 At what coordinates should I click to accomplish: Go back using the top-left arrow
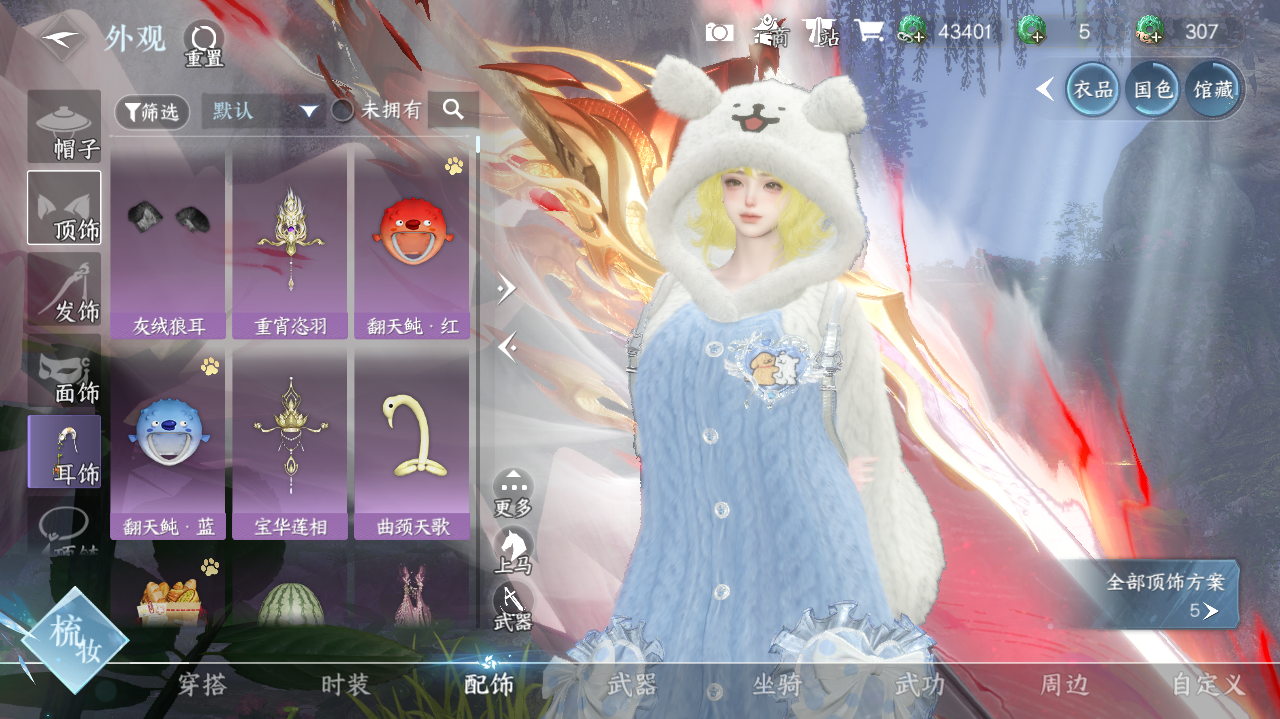click(60, 38)
